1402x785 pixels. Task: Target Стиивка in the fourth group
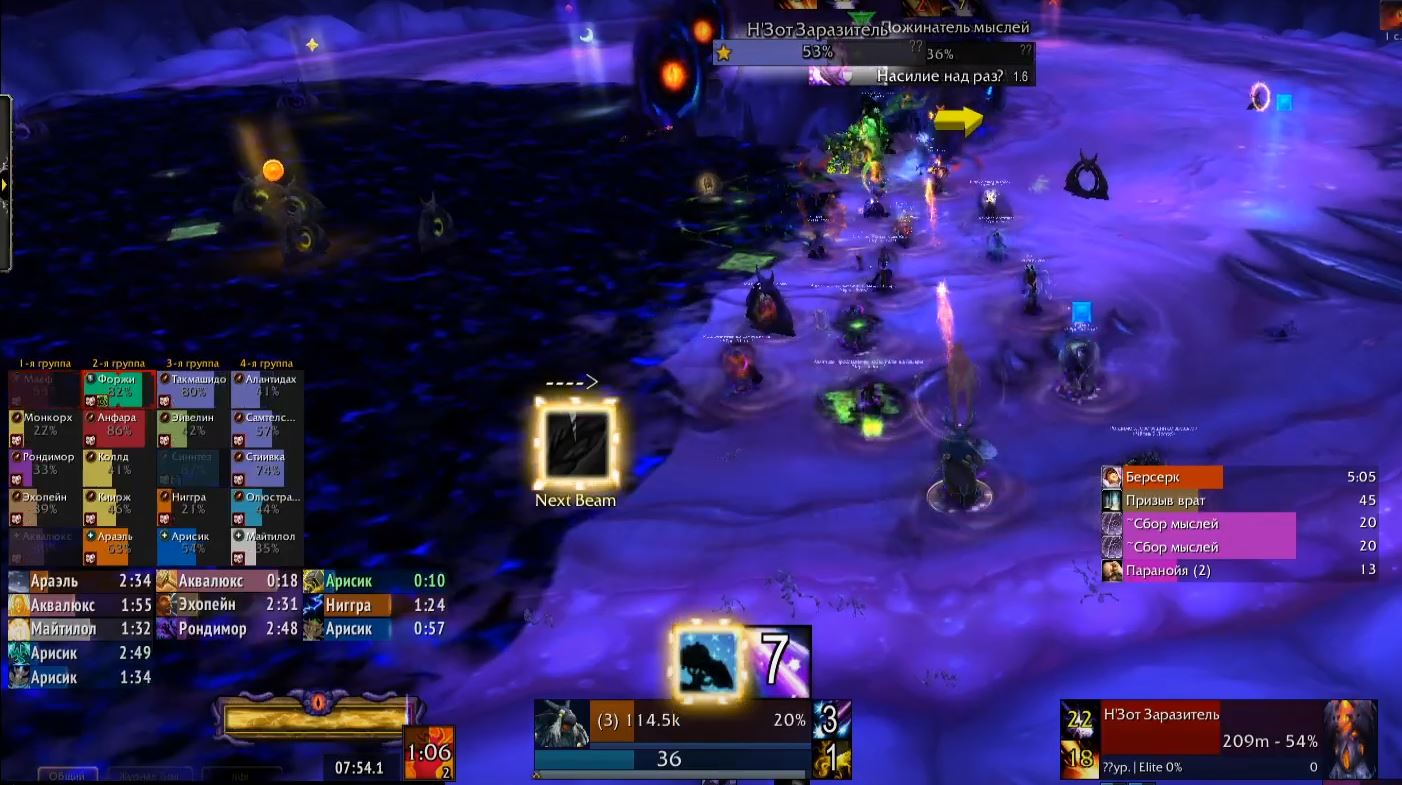pyautogui.click(x=267, y=467)
